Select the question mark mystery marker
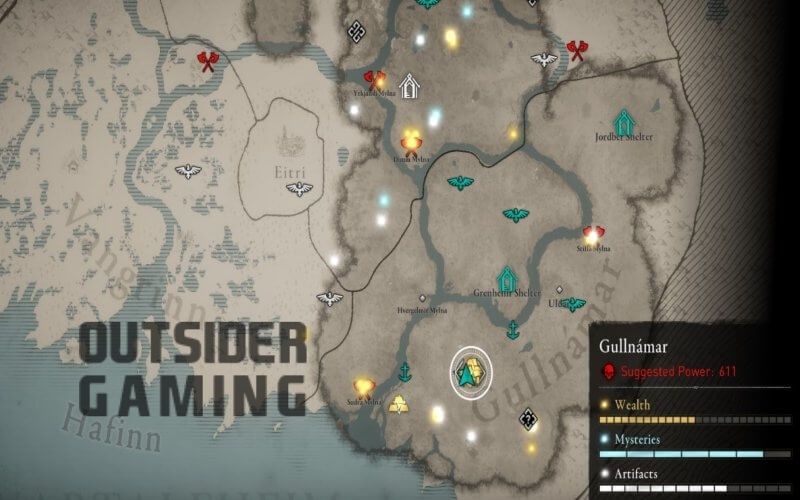 527,419
